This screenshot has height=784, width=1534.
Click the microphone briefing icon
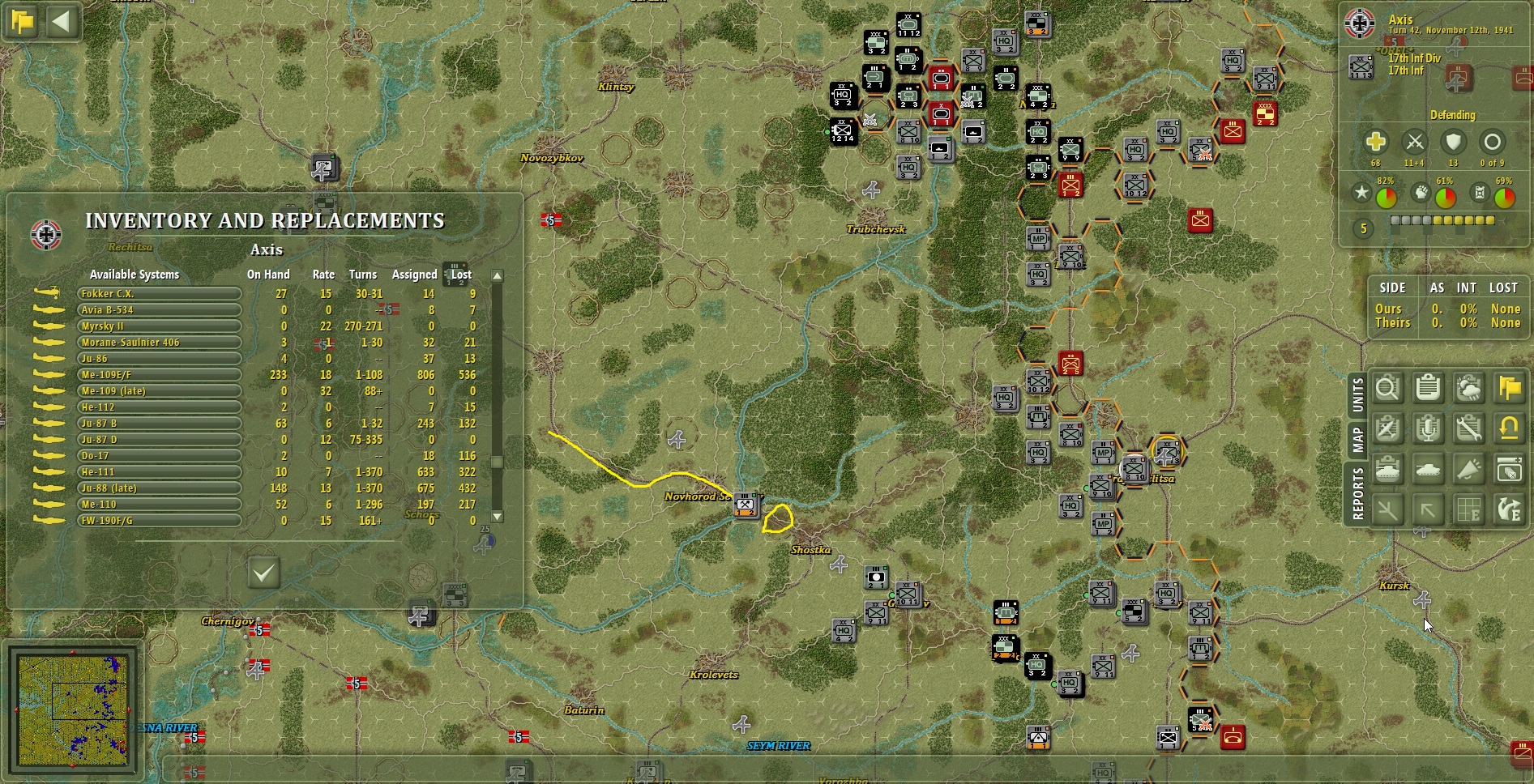1428,429
